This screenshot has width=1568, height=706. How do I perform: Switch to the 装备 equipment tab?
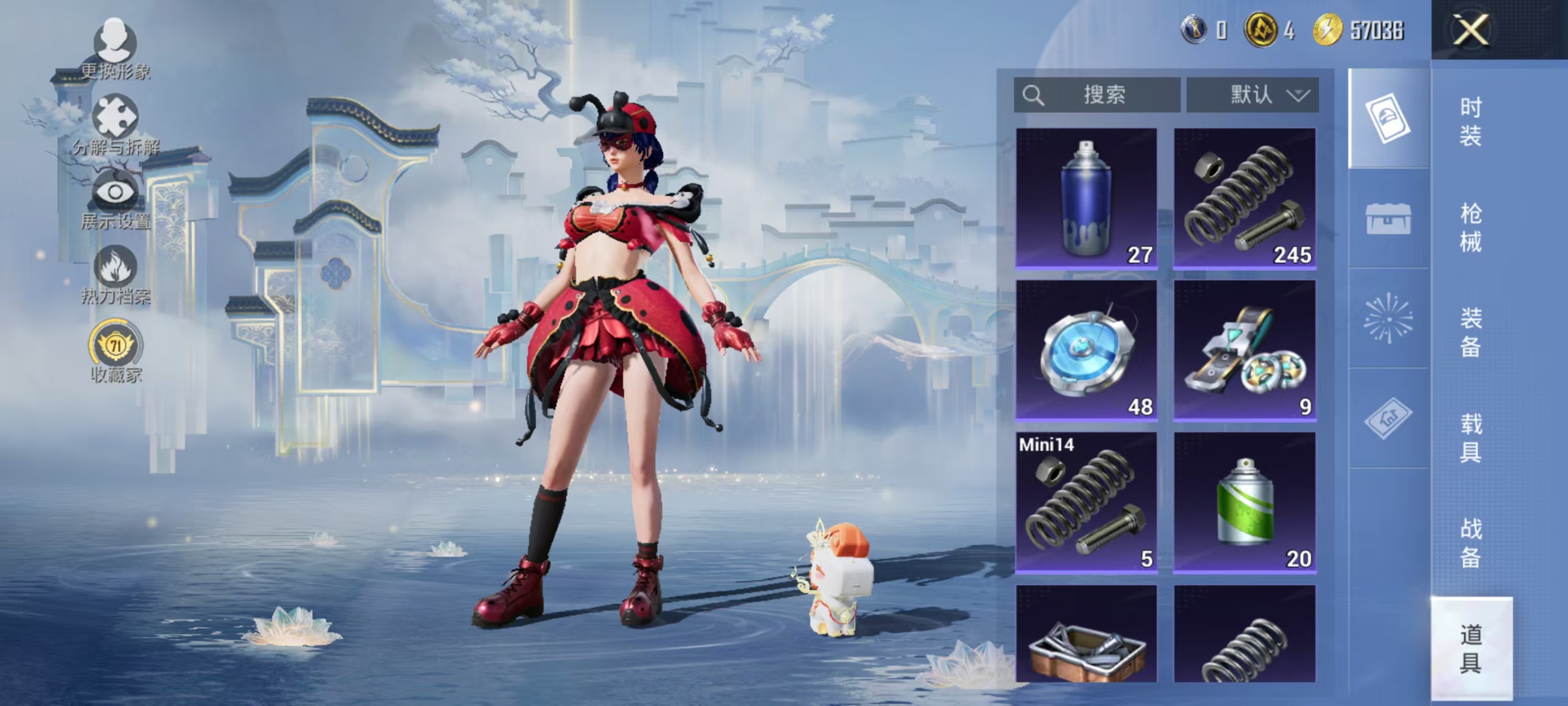1470,333
